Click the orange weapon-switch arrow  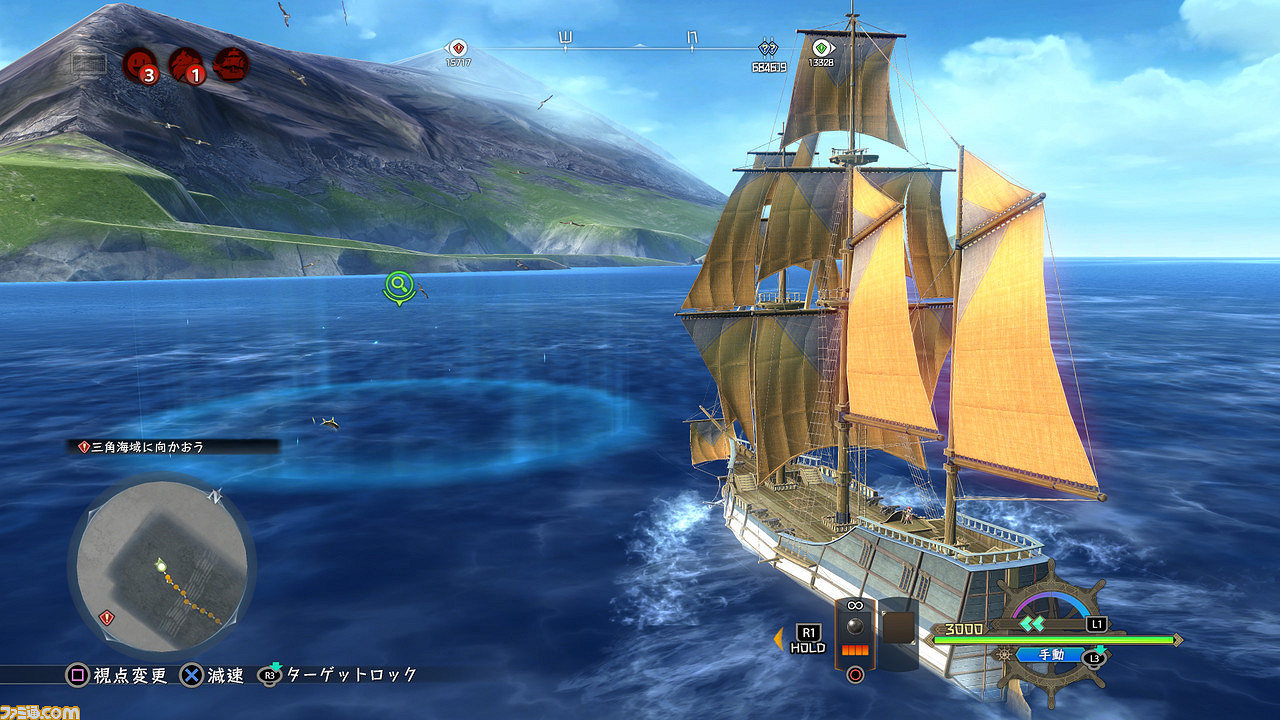click(778, 638)
